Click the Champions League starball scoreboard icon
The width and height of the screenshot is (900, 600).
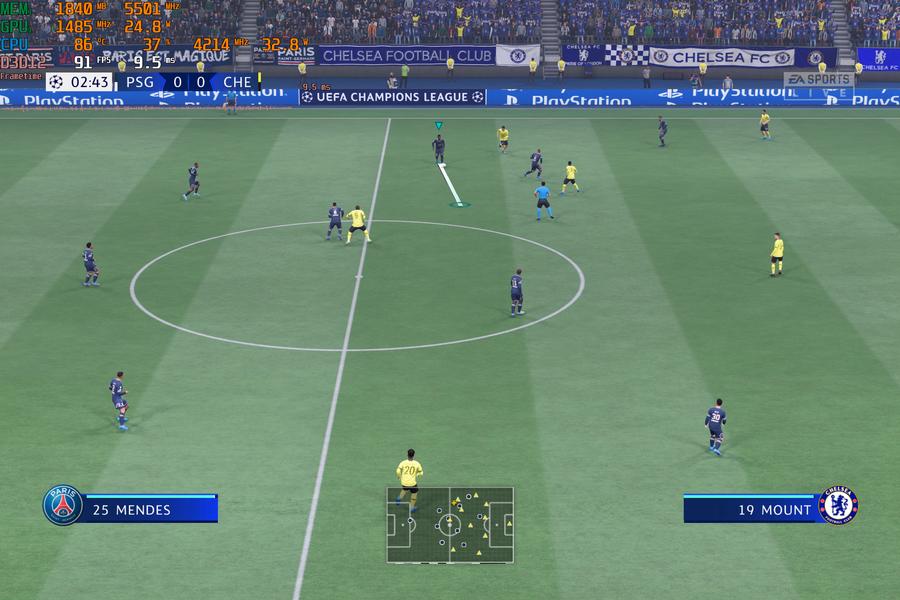pyautogui.click(x=56, y=82)
